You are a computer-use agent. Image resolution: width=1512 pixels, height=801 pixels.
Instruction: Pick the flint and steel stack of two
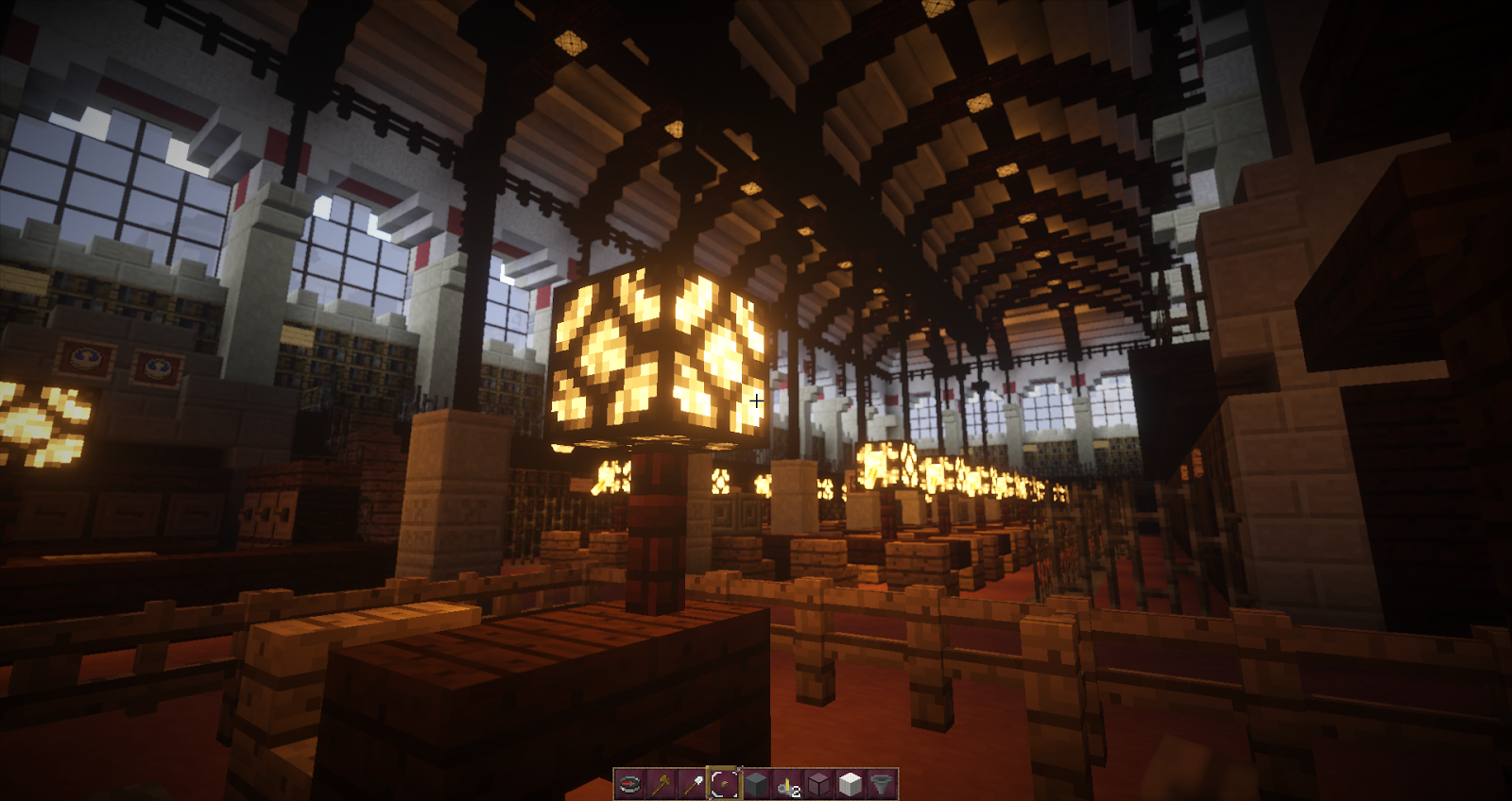pos(787,782)
